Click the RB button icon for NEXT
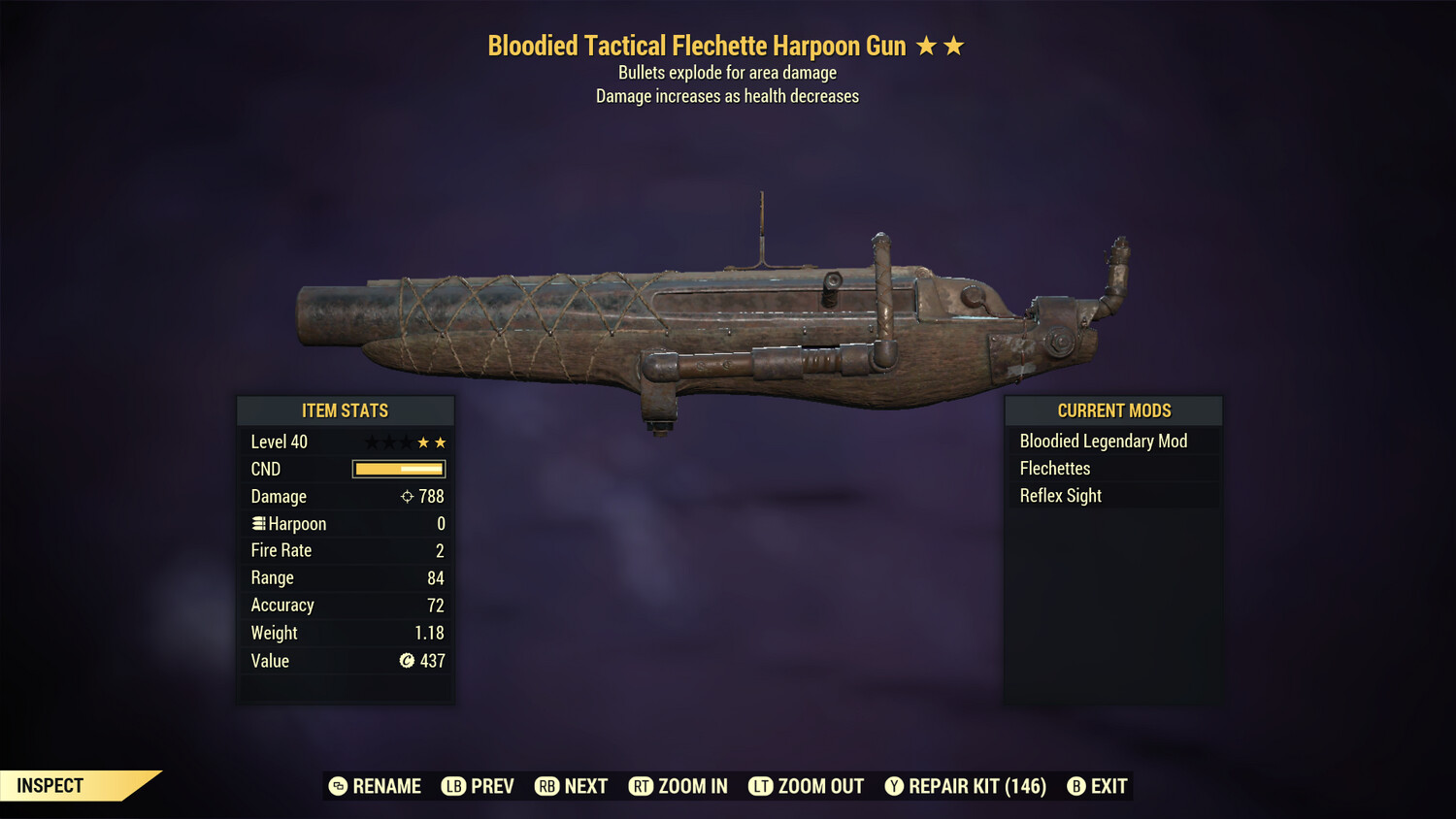The image size is (1456, 819). point(548,786)
